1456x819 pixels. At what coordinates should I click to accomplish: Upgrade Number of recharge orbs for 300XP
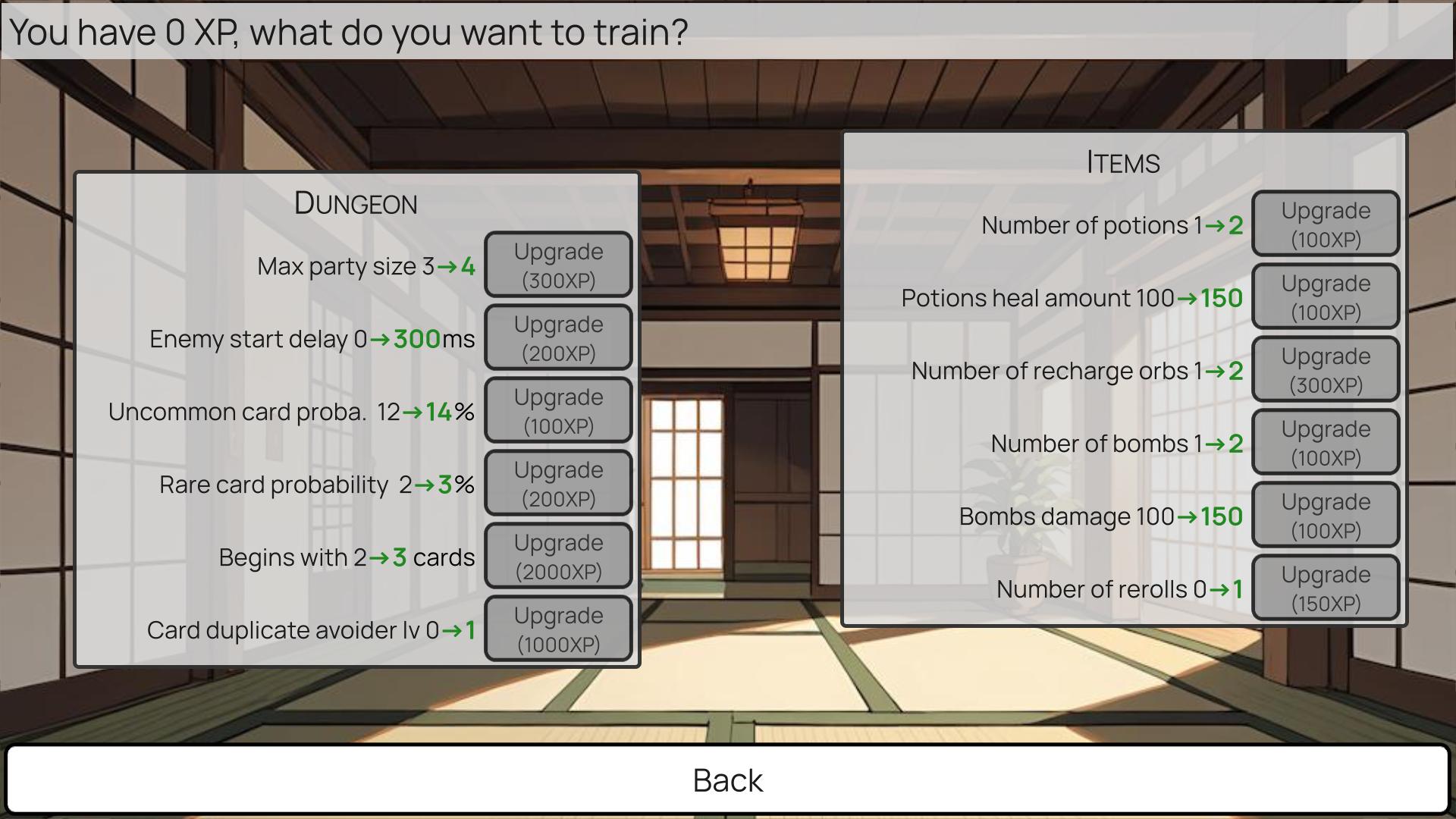[1326, 369]
